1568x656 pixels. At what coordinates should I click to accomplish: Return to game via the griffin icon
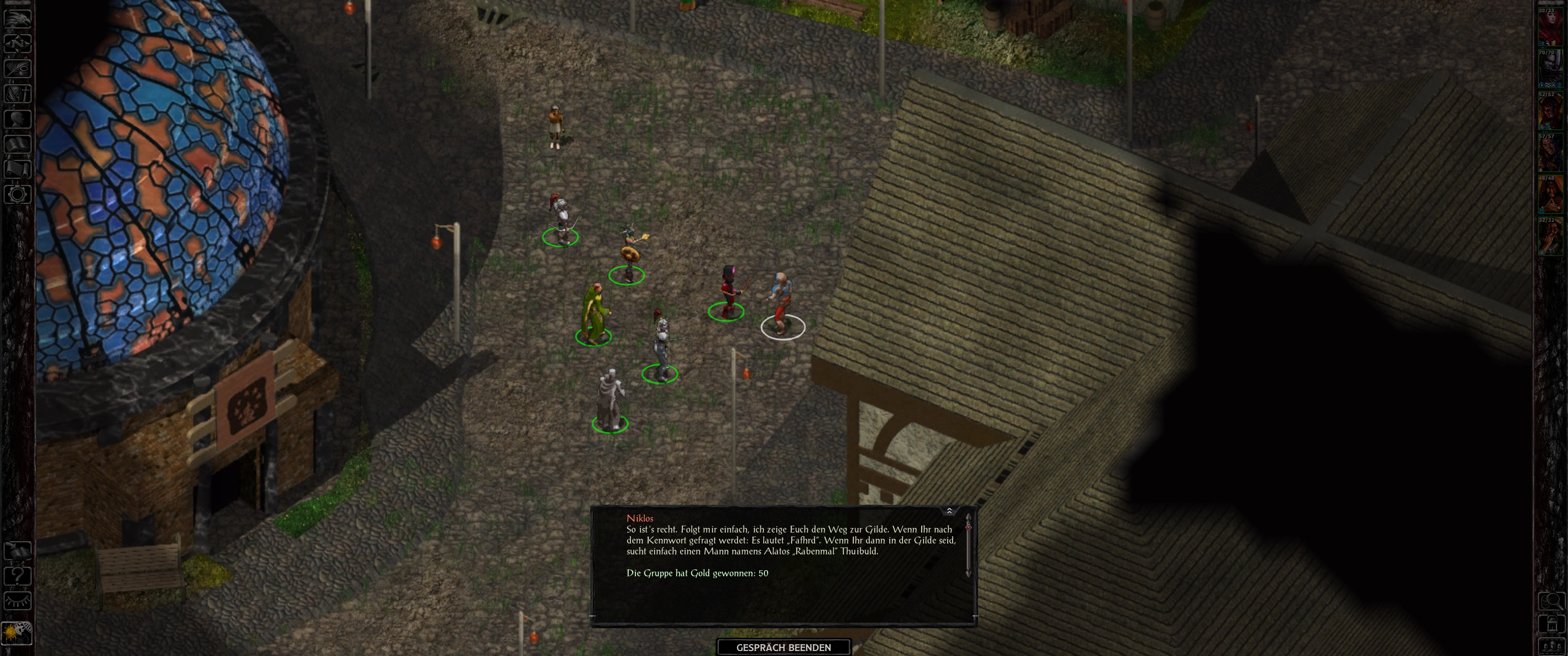click(18, 18)
